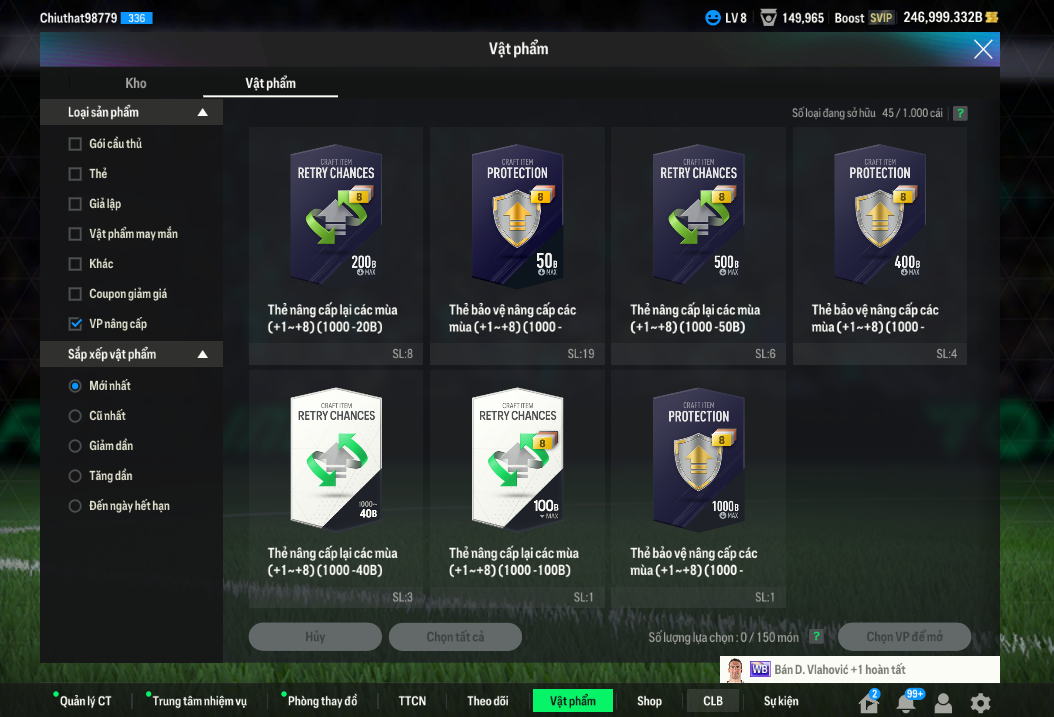Uncheck the VP nâng cấp filter

pos(75,324)
